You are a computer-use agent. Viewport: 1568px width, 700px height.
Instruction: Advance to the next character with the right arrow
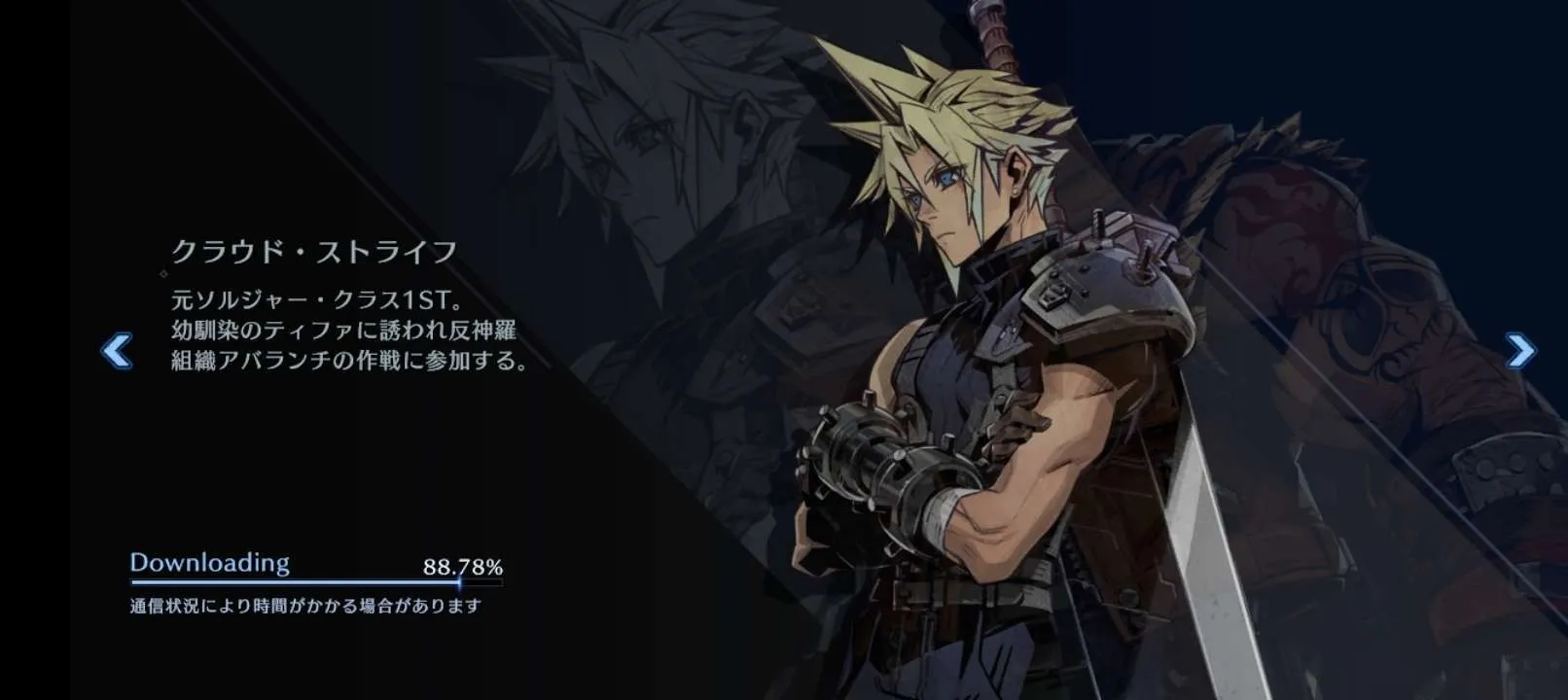[1519, 350]
